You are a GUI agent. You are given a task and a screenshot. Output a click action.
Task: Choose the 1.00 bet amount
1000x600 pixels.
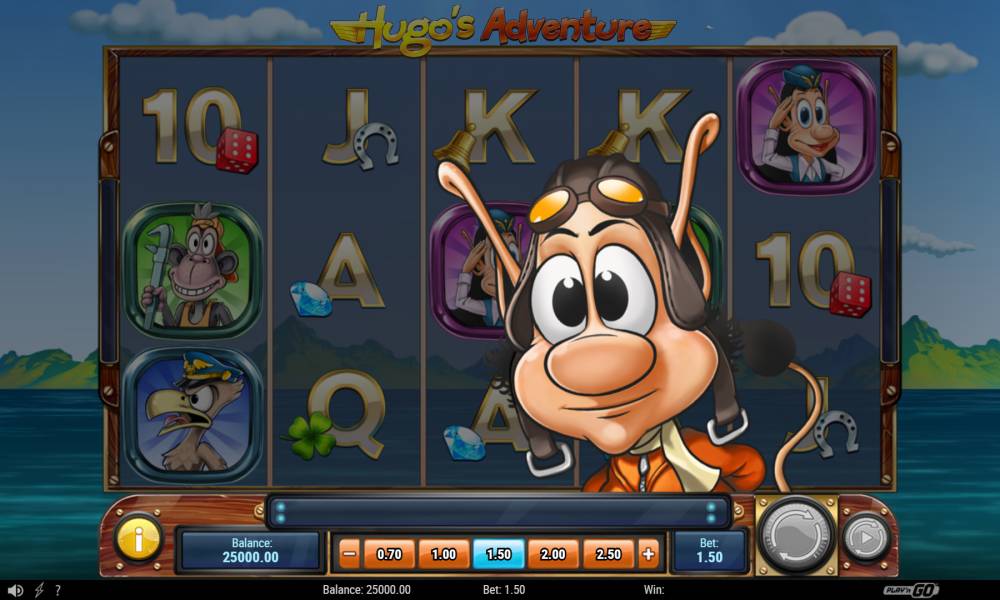pyautogui.click(x=443, y=553)
